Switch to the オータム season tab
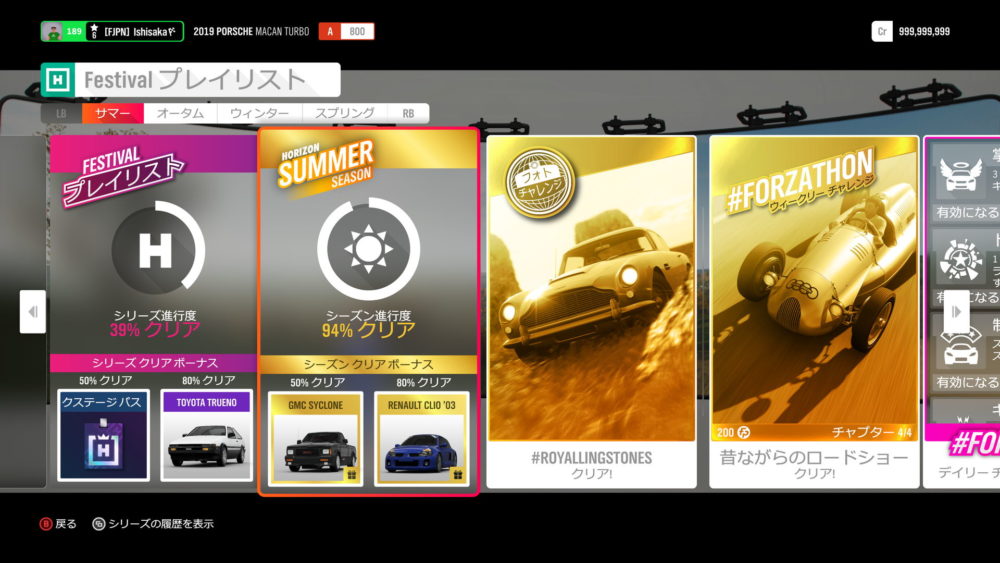1000x563 pixels. (181, 114)
